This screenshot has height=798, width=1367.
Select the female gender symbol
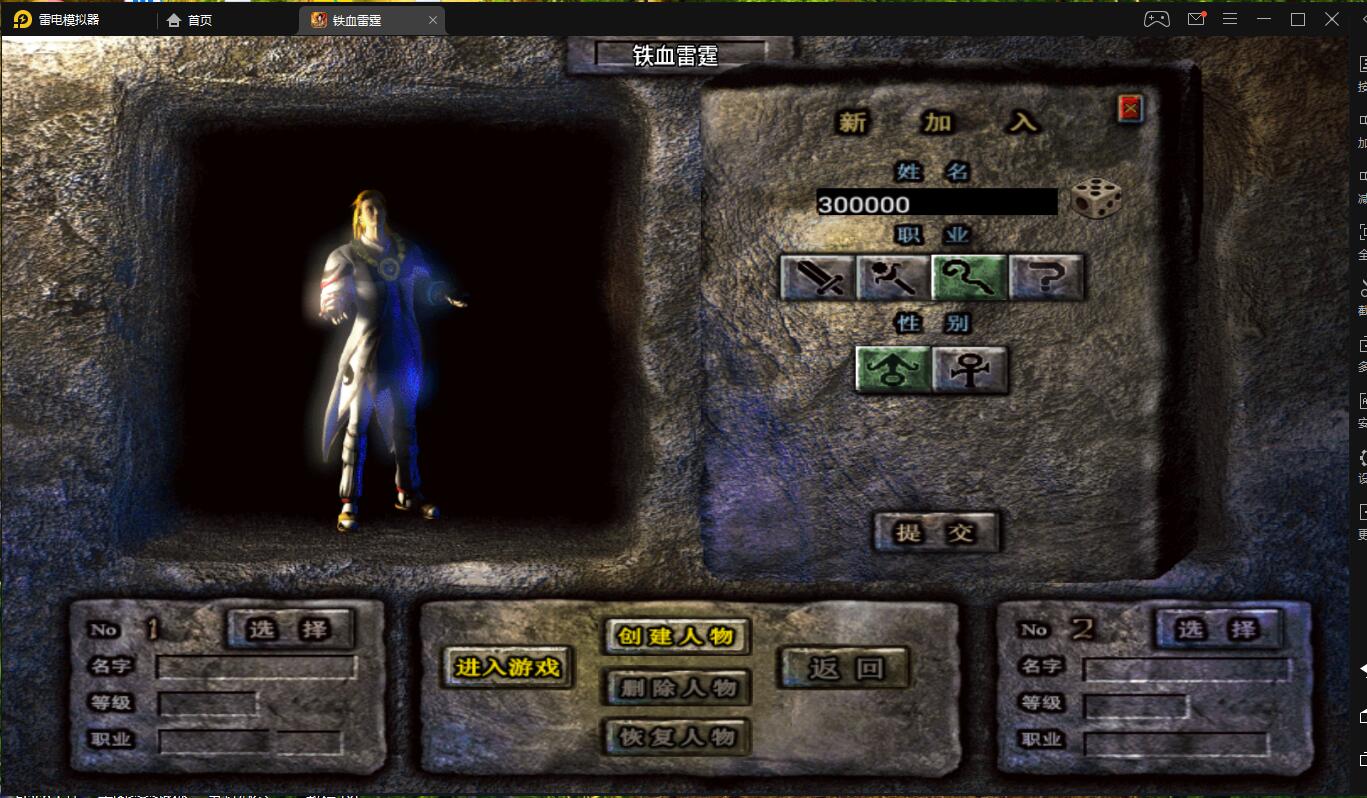pyautogui.click(x=969, y=369)
